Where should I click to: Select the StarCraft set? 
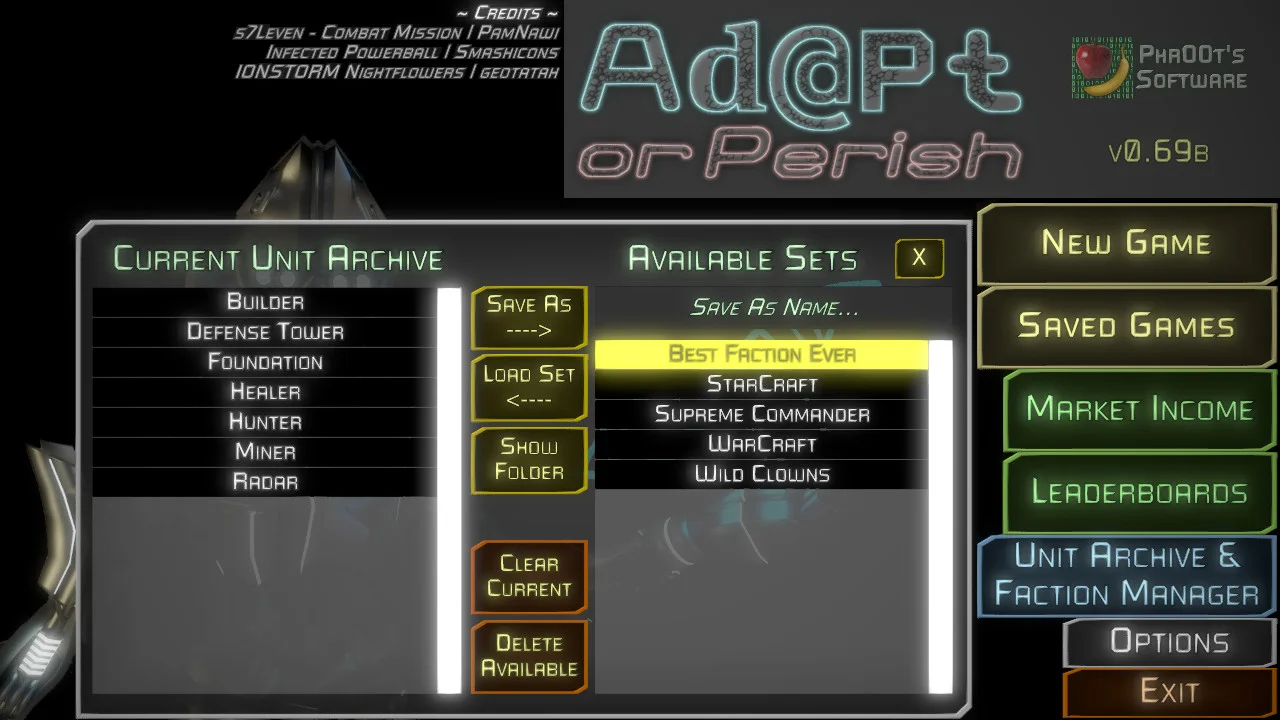point(763,384)
